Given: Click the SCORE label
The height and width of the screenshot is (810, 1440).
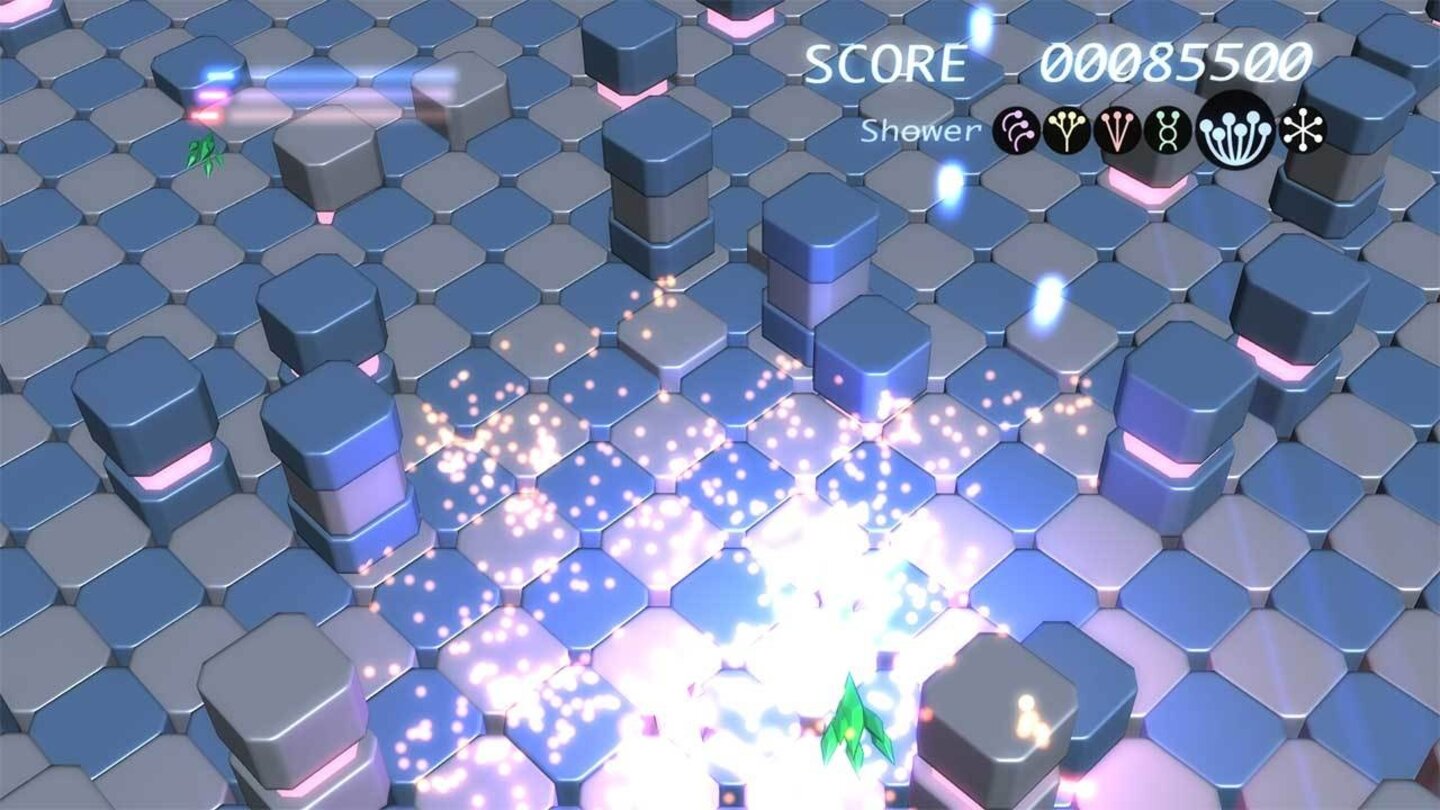Looking at the screenshot, I should pyautogui.click(x=885, y=62).
